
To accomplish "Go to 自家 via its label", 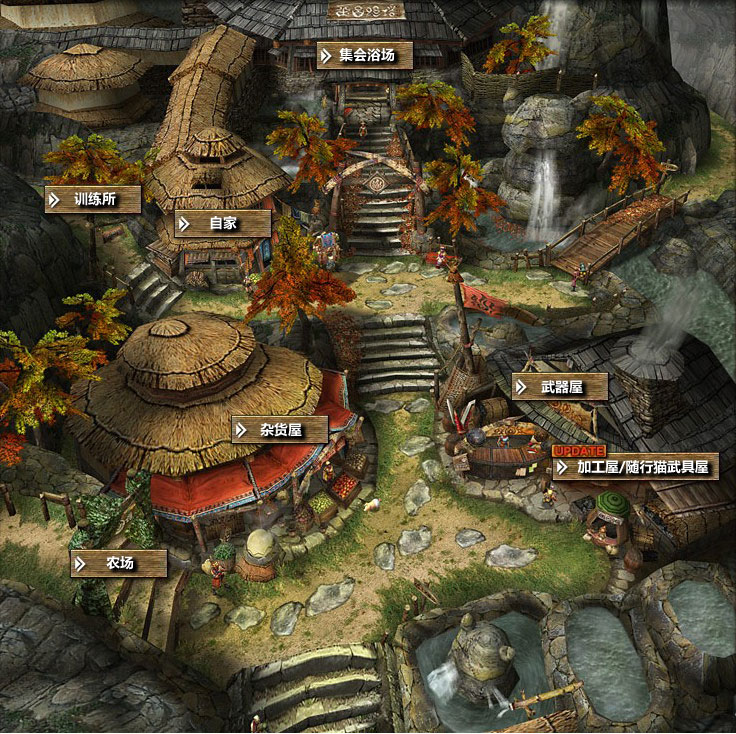I will [x=223, y=223].
